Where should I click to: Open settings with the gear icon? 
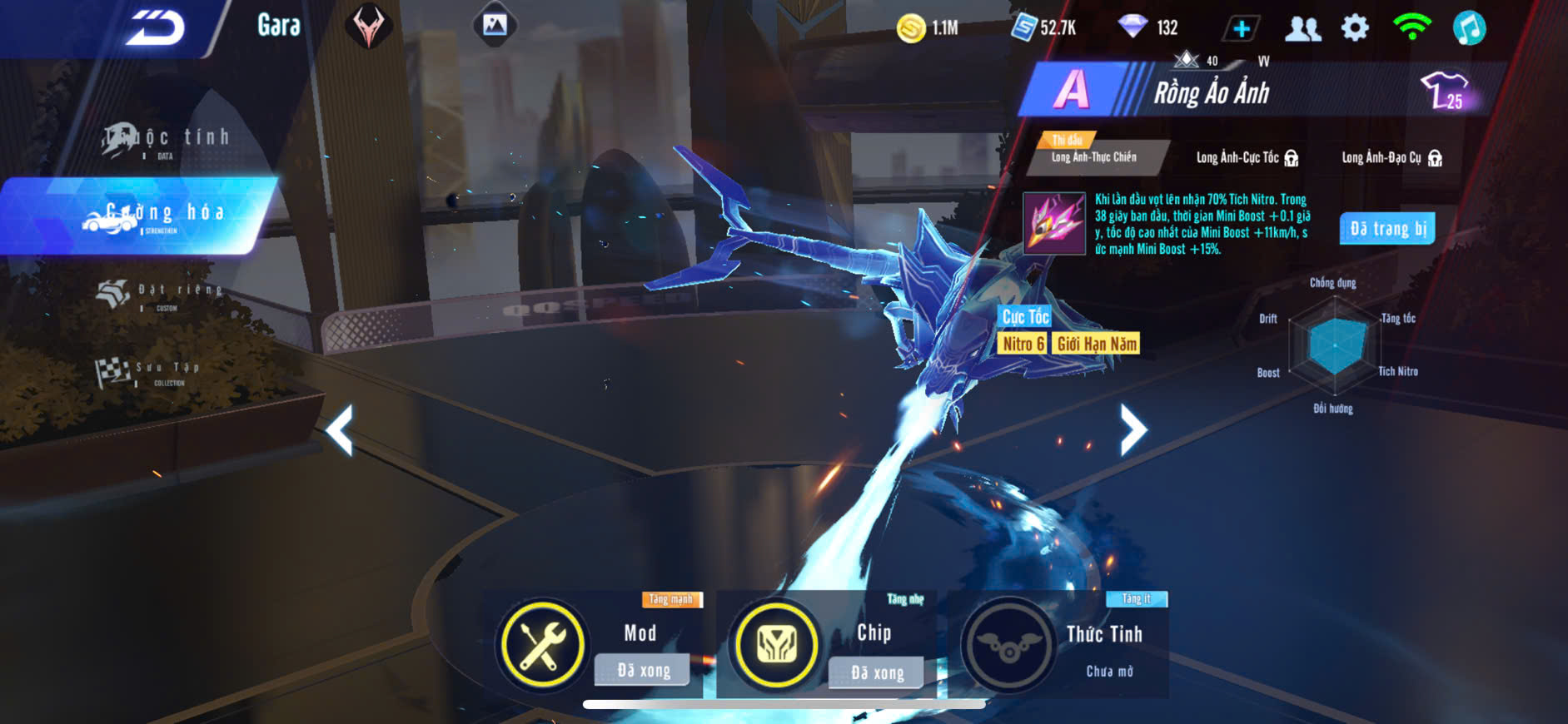(x=1355, y=28)
